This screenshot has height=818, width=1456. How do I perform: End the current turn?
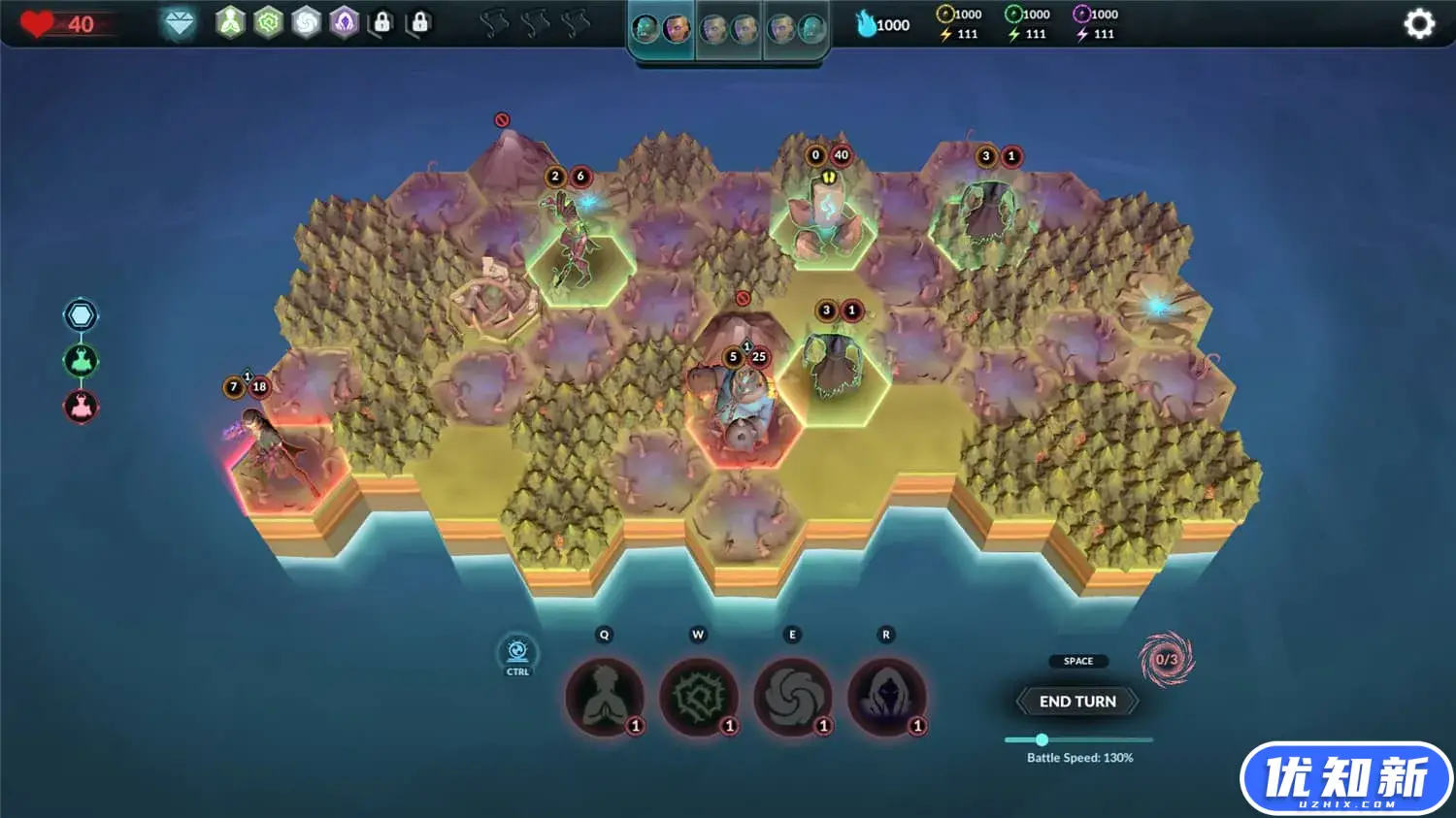(x=1076, y=702)
